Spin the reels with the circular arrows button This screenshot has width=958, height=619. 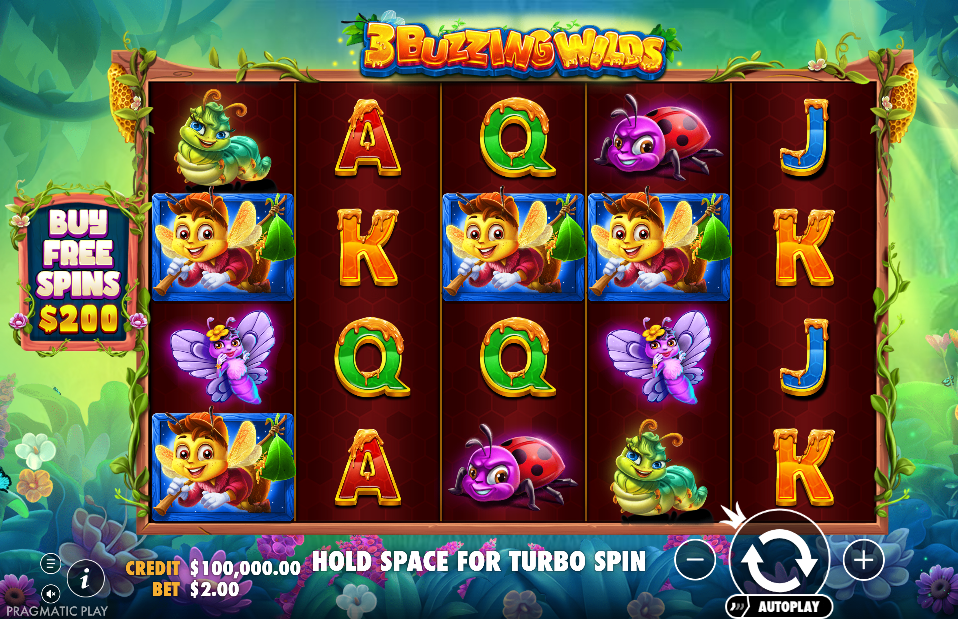780,559
